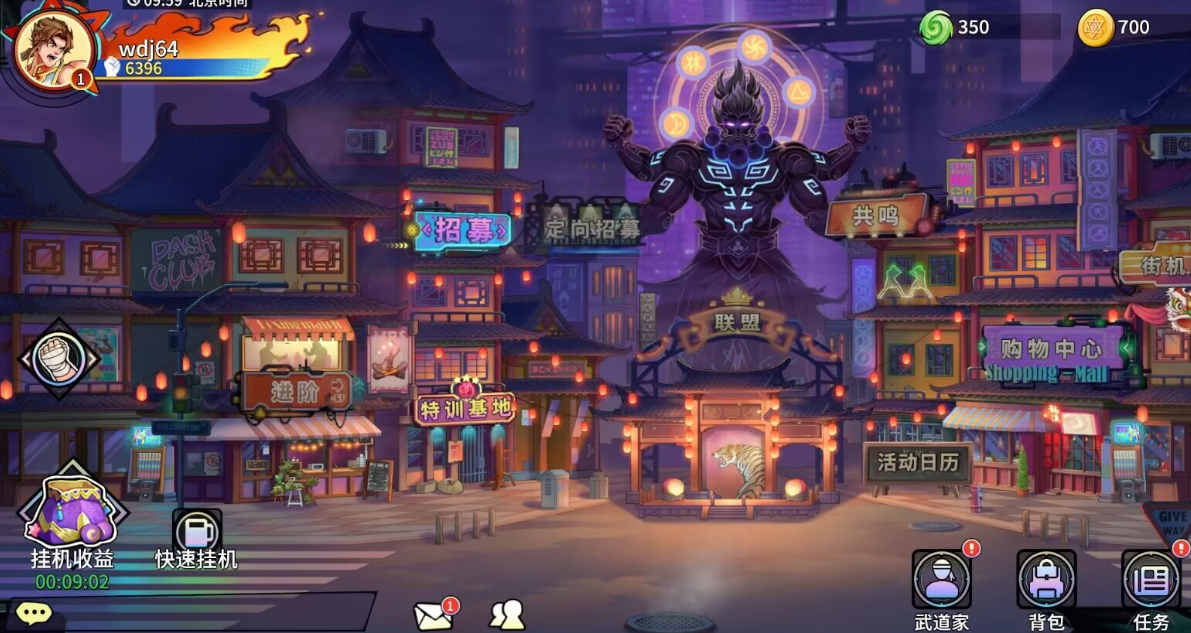Open the 任务 quests menu
This screenshot has height=633, width=1191.
tap(1151, 582)
